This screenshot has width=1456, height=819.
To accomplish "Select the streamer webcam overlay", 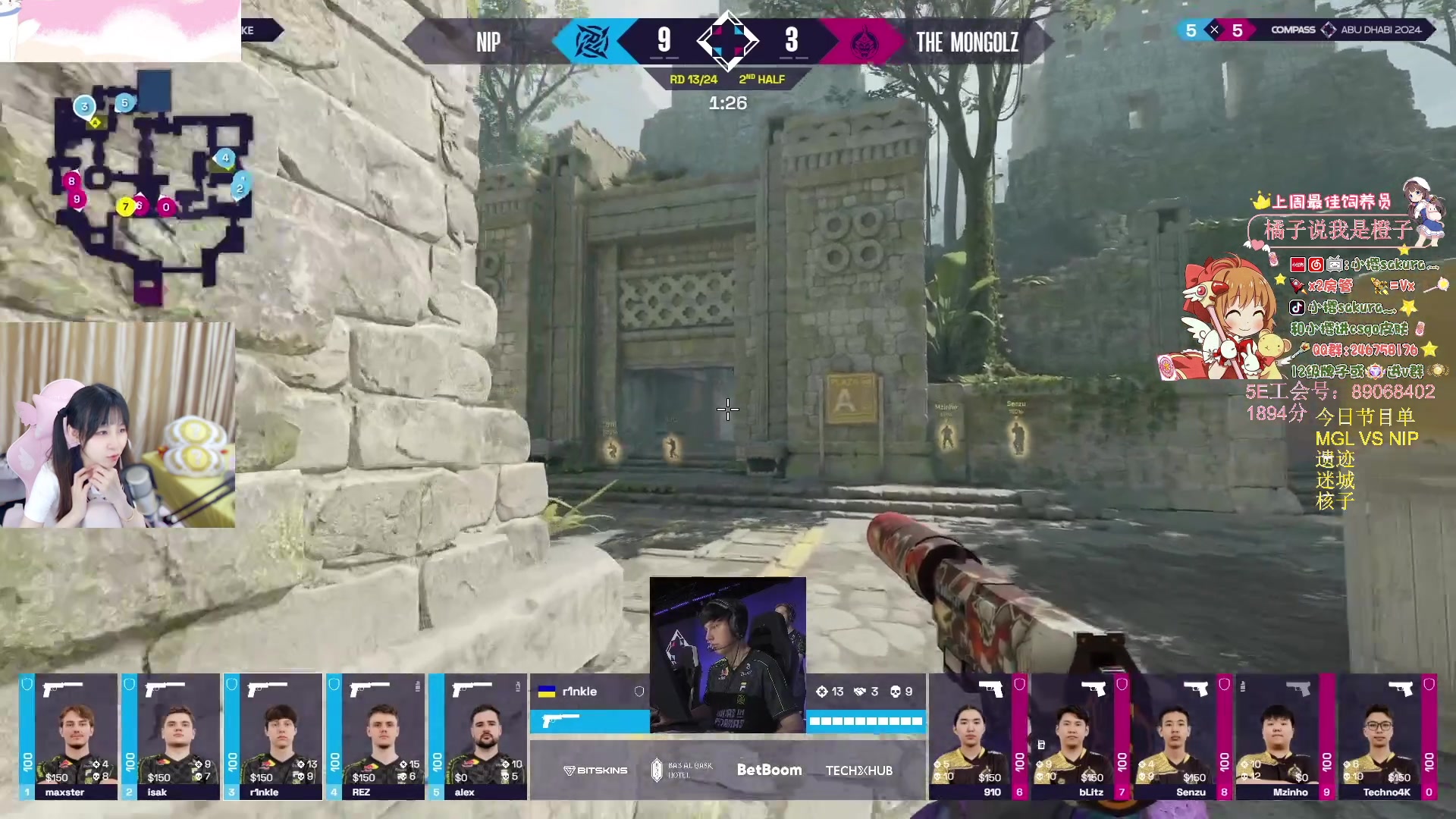I will pos(118,425).
